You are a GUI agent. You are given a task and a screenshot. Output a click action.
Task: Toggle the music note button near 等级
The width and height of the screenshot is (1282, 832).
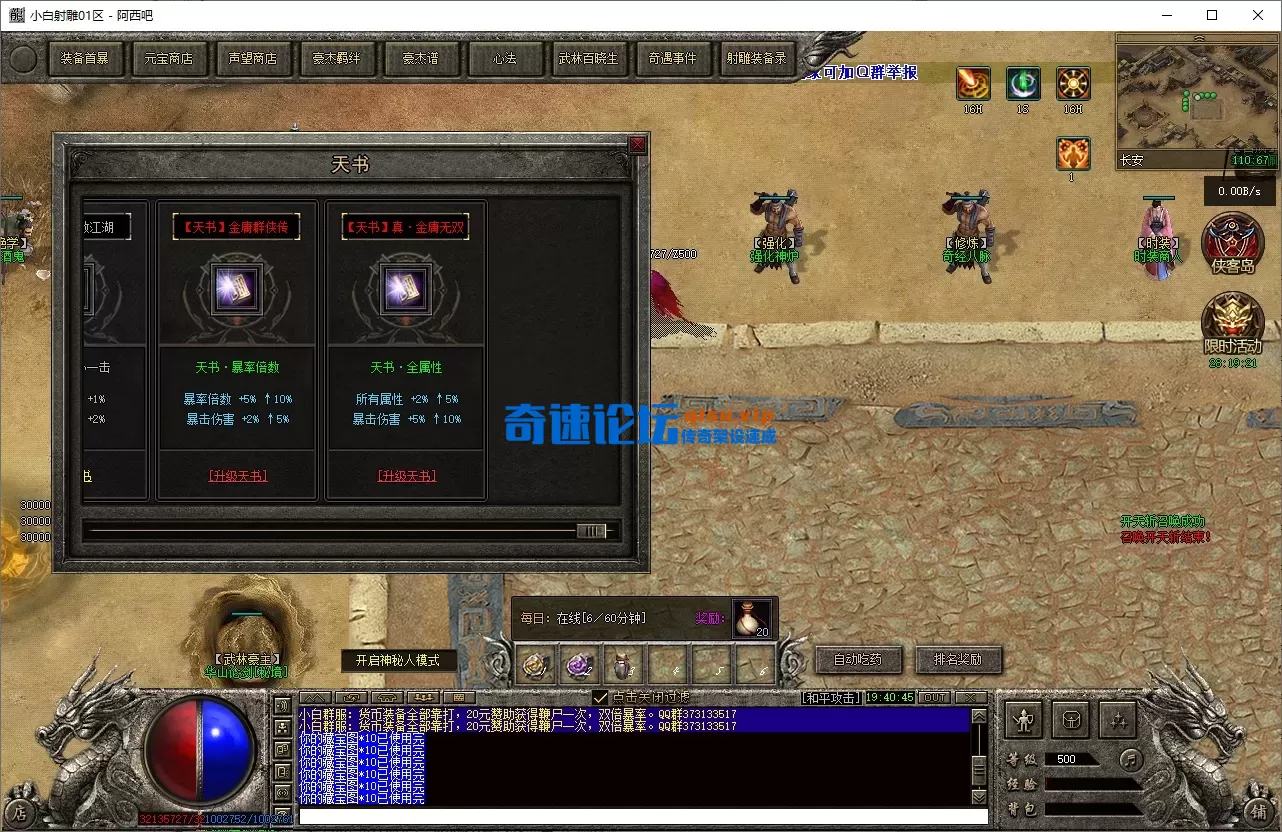(x=1130, y=759)
